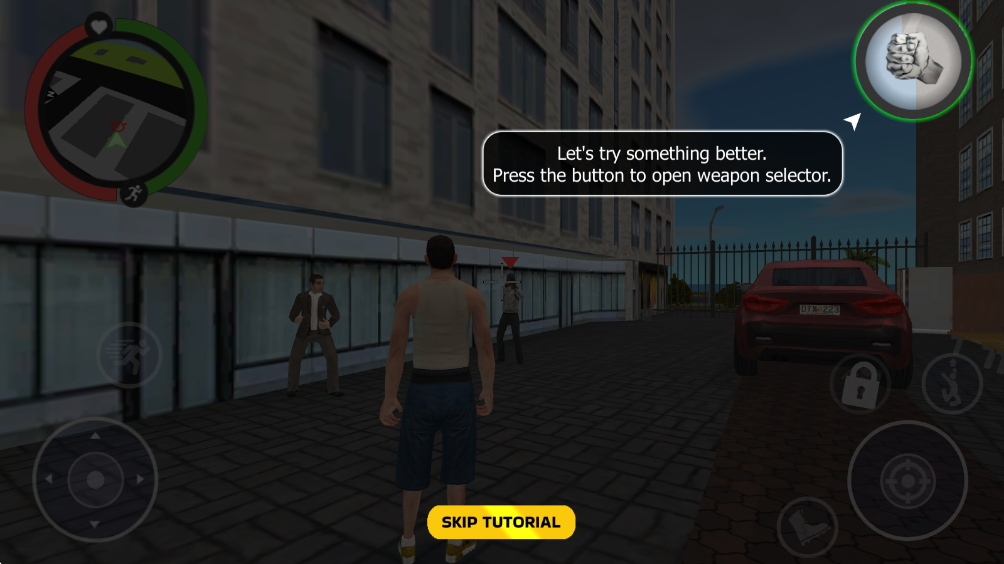1004x564 pixels.
Task: Use the boot kick button
Action: coord(806,526)
